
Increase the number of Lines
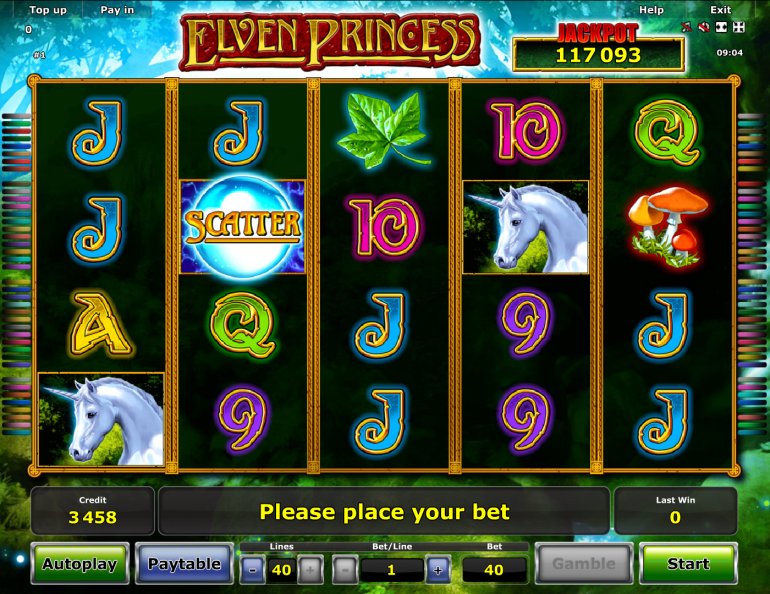pyautogui.click(x=311, y=570)
